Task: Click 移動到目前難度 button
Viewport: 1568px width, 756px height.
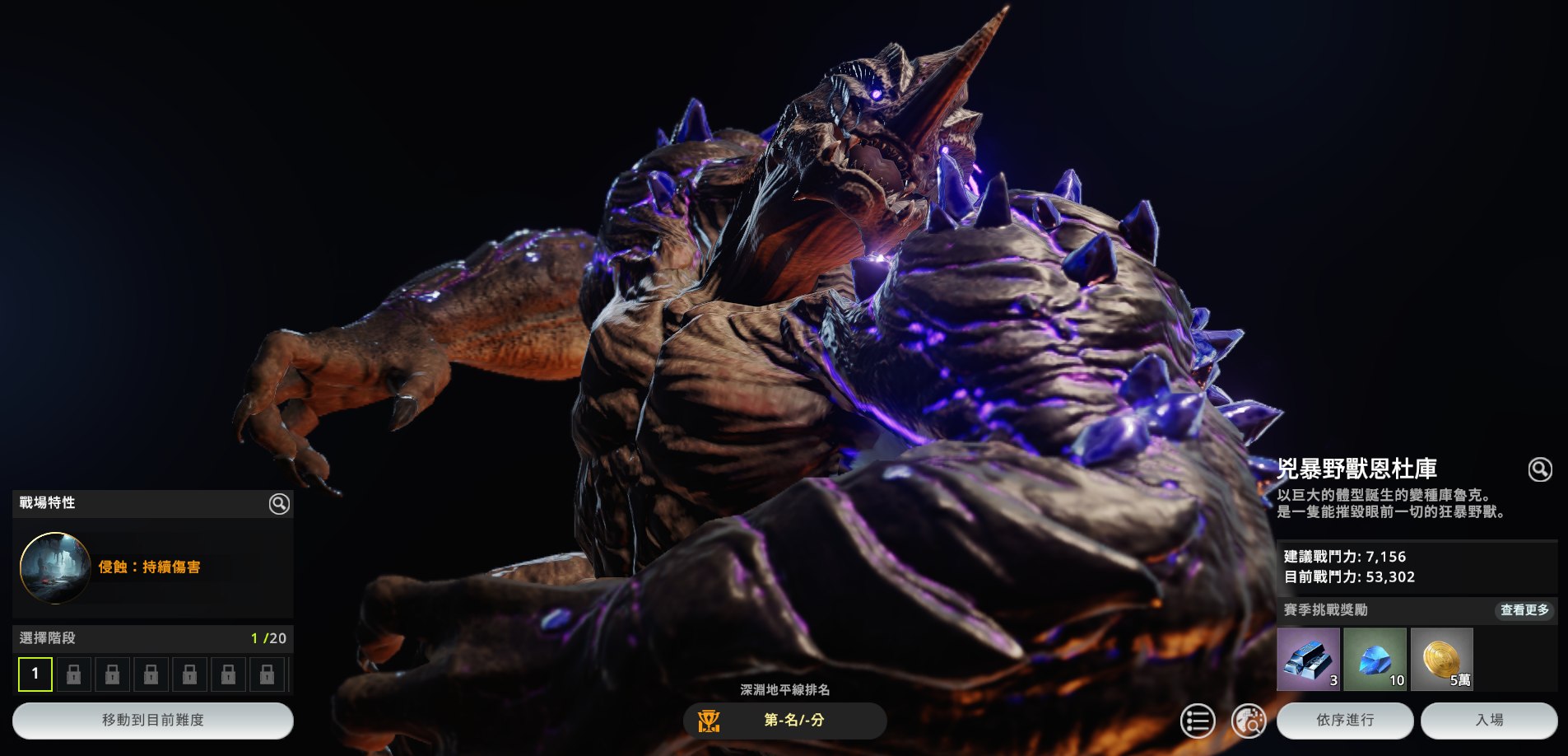Action: [153, 720]
